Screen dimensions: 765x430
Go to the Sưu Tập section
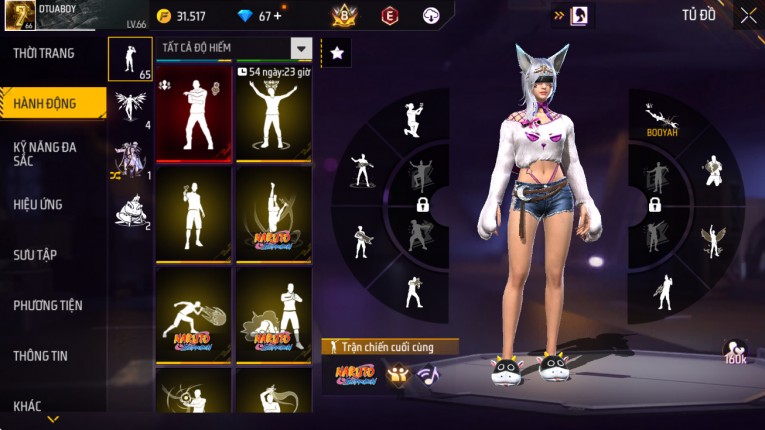35,255
